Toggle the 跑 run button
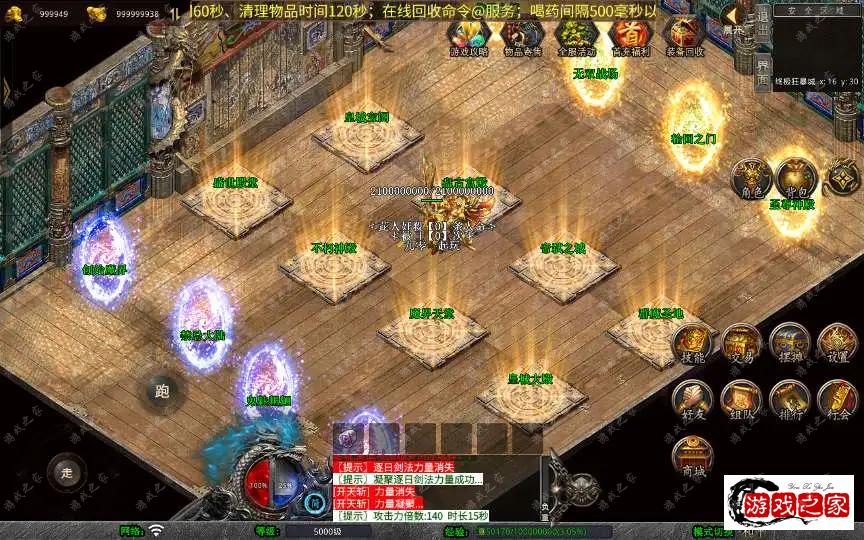The height and width of the screenshot is (540, 864). (162, 391)
